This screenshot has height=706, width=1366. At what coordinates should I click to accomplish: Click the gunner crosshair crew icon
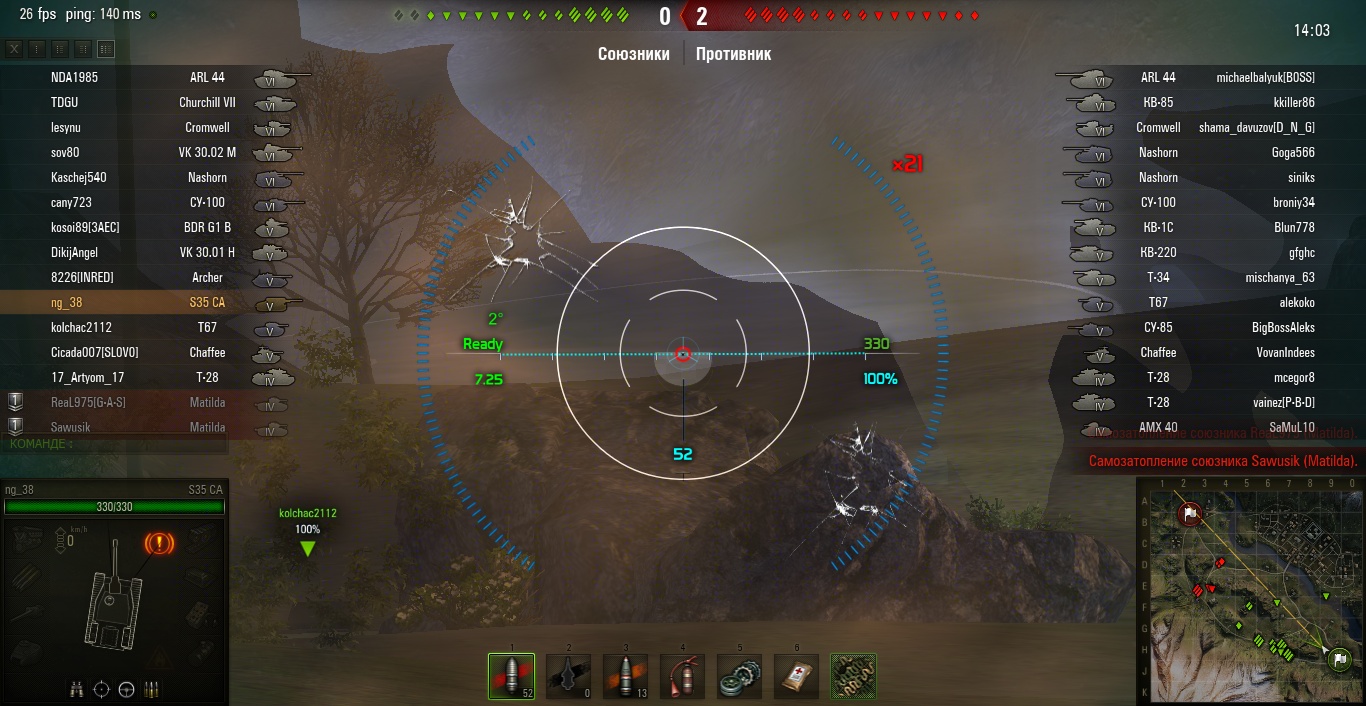click(101, 689)
